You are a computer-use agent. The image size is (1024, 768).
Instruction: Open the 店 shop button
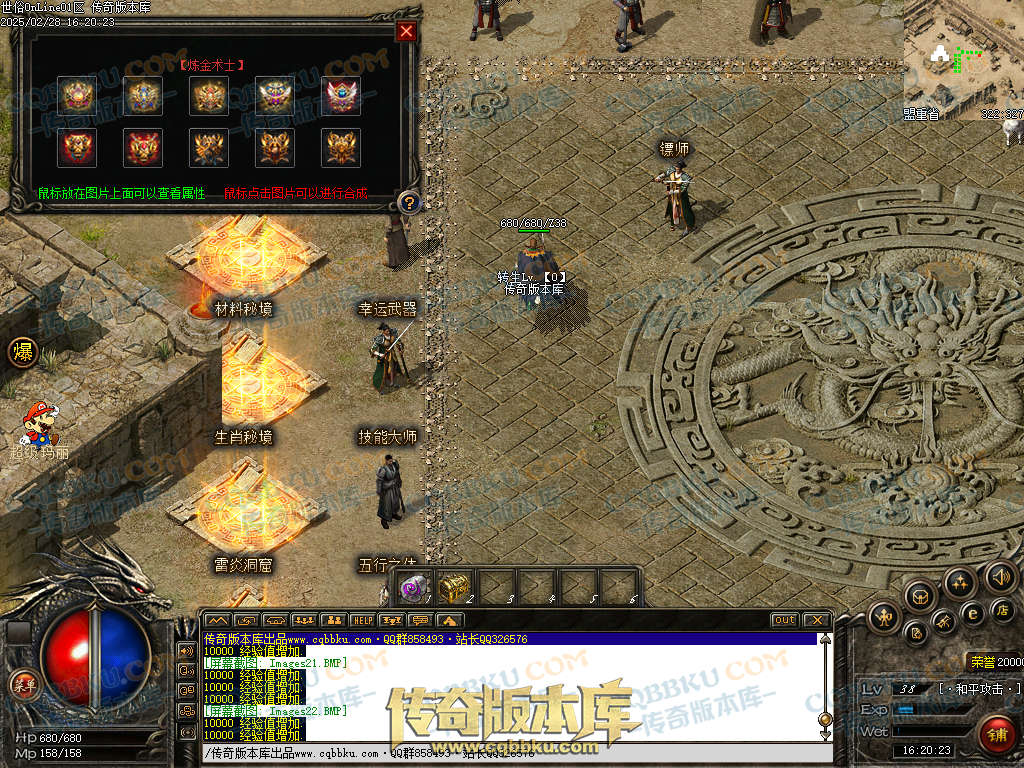[x=1004, y=609]
